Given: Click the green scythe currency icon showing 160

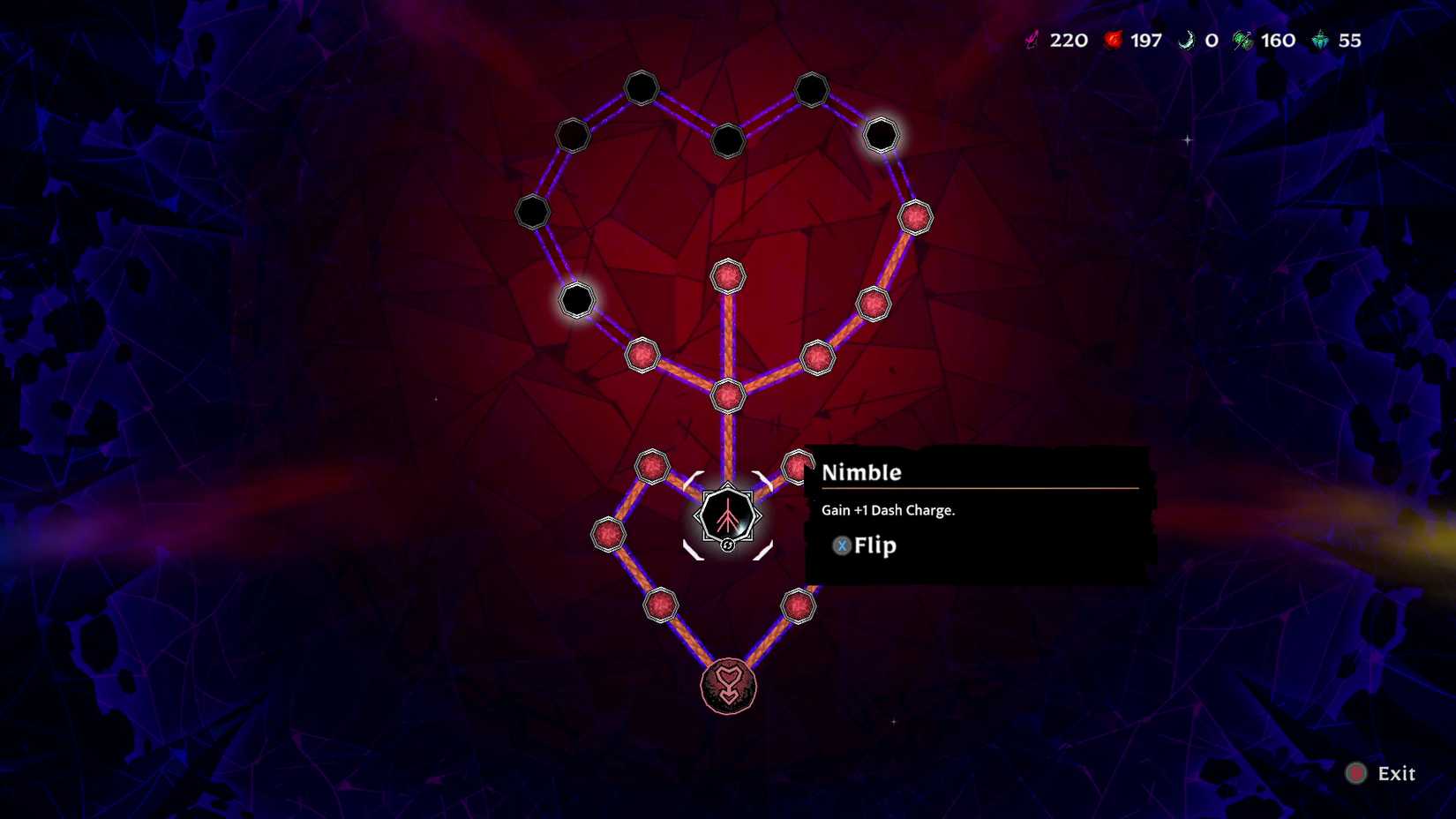Looking at the screenshot, I should [x=1243, y=39].
